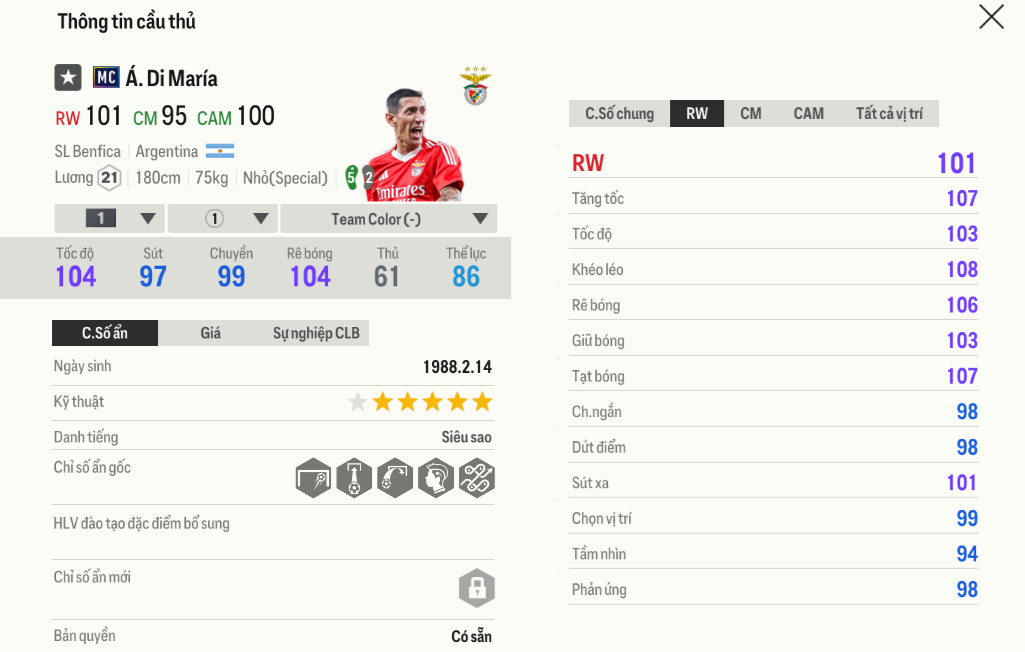1025x652 pixels.
Task: Select the RW position tab
Action: 697,113
